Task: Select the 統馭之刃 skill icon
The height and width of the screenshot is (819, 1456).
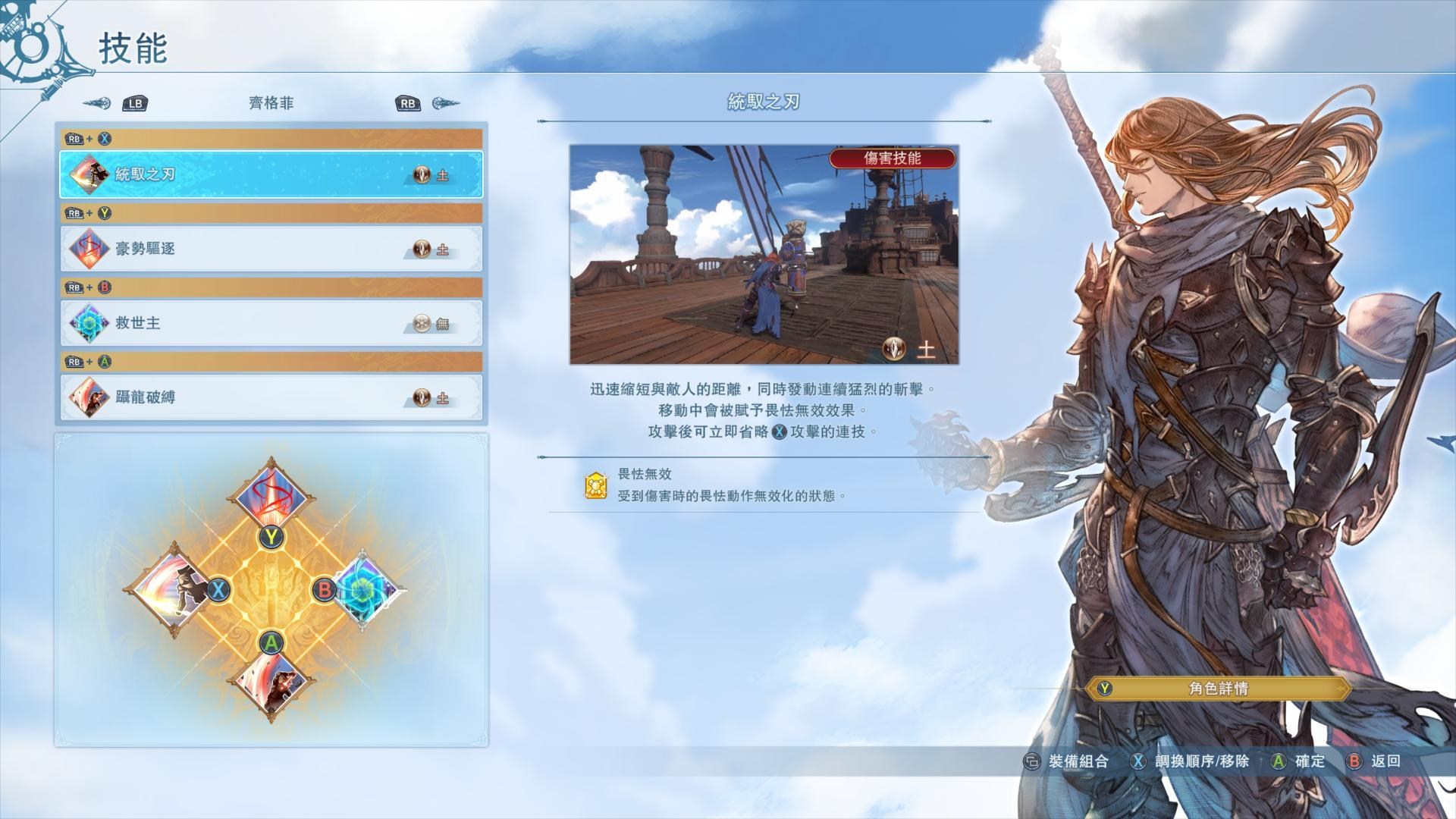Action: tap(91, 175)
